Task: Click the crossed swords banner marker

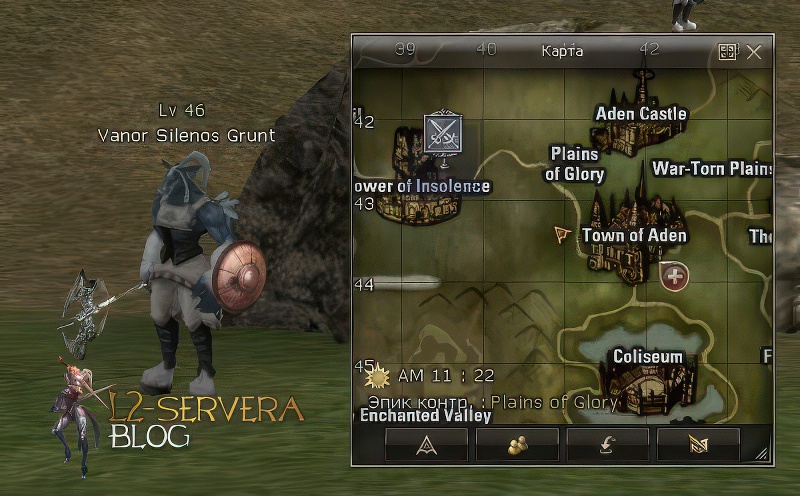Action: [x=442, y=133]
